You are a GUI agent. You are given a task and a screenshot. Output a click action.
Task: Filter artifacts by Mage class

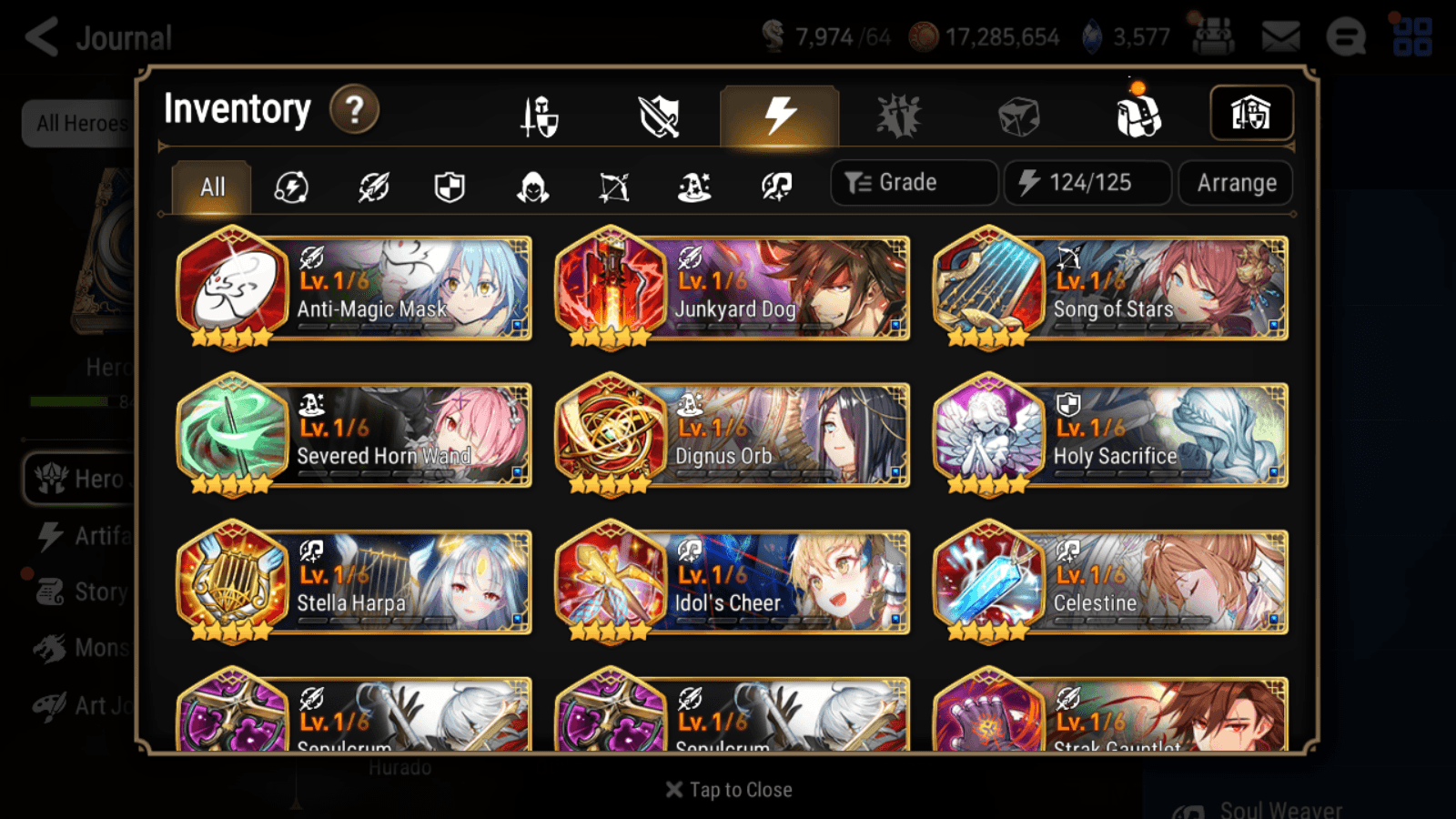pos(694,187)
